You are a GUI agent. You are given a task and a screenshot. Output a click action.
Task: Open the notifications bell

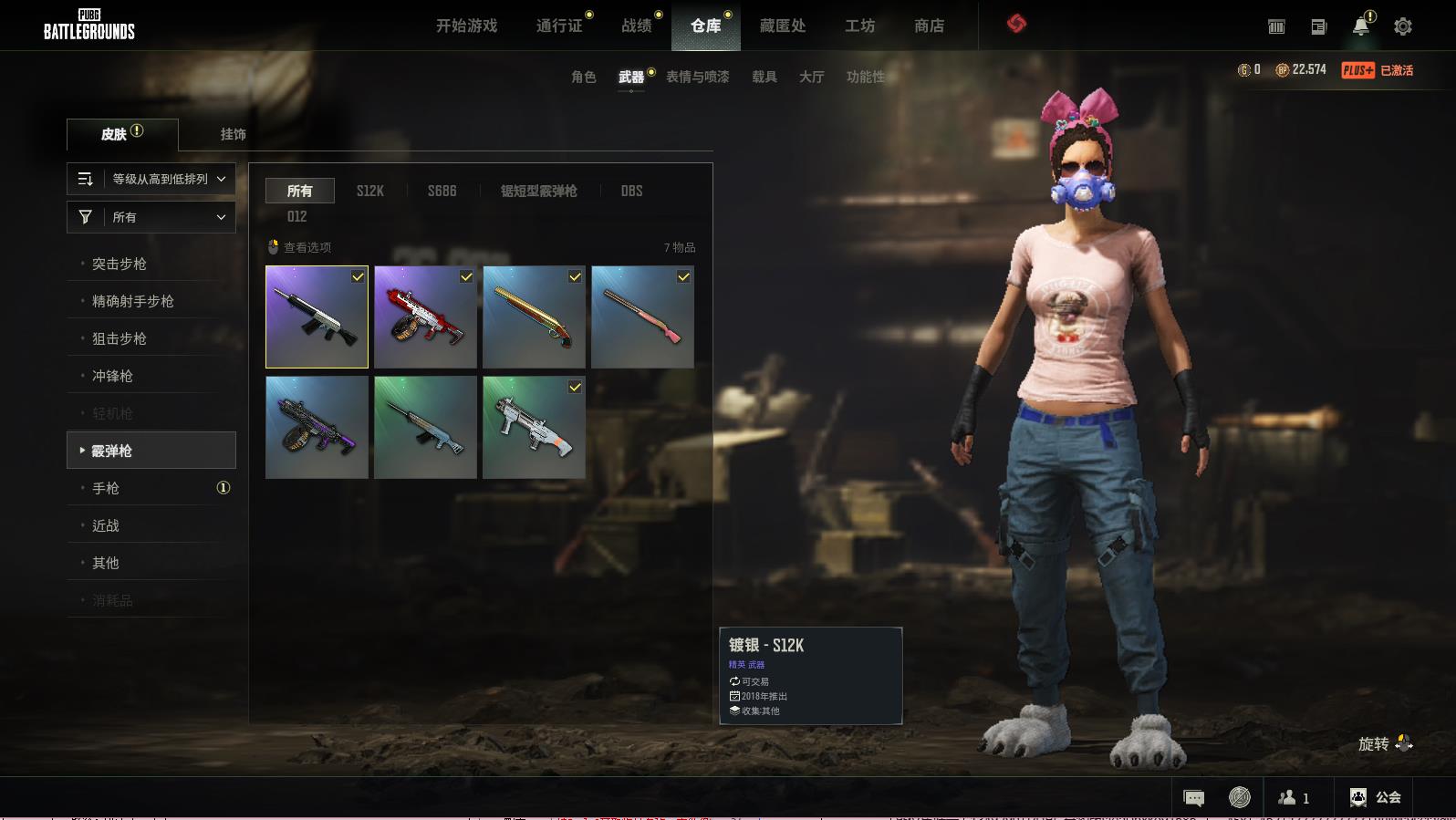(x=1360, y=26)
